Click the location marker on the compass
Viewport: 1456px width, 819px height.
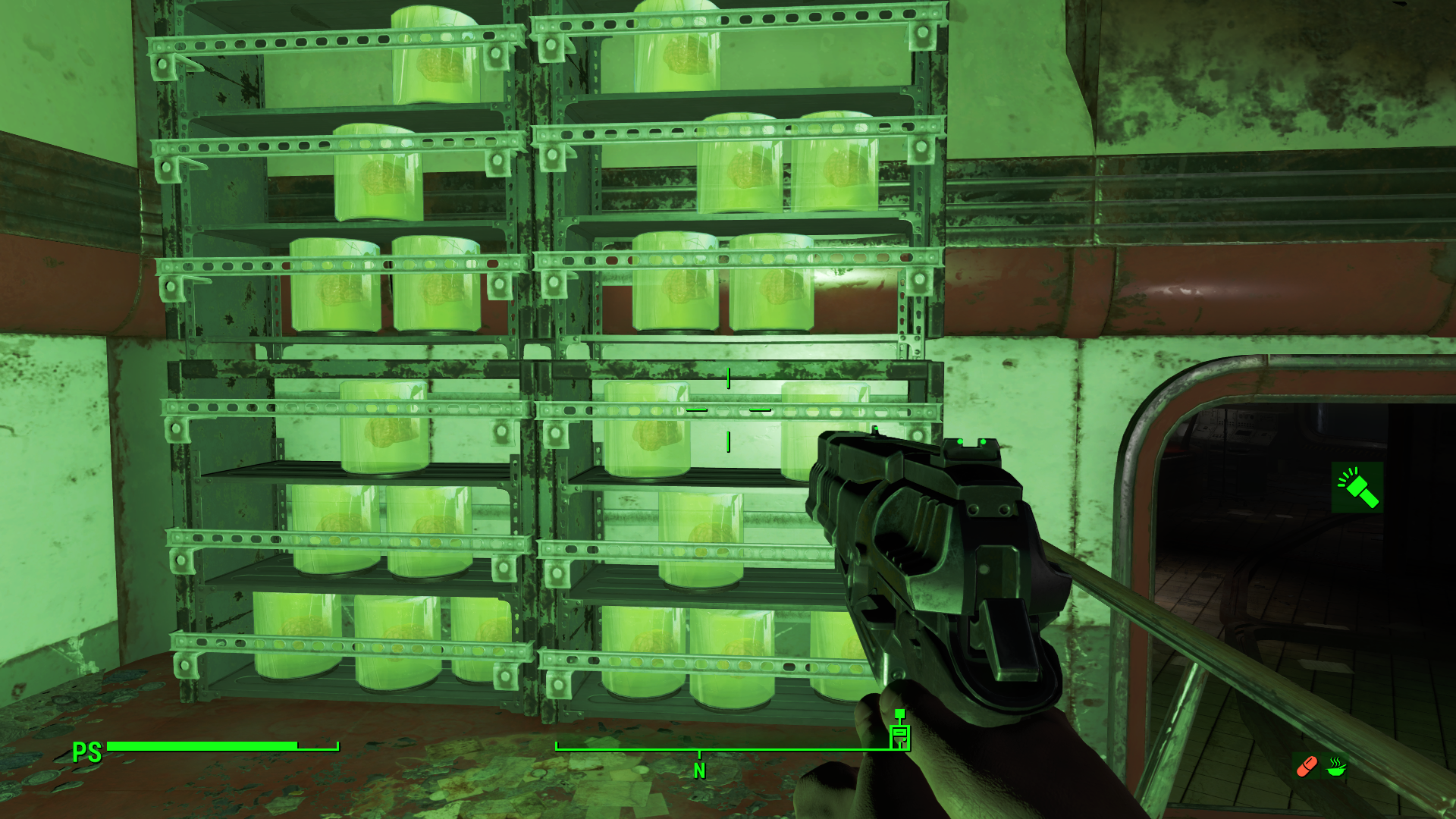point(899,732)
